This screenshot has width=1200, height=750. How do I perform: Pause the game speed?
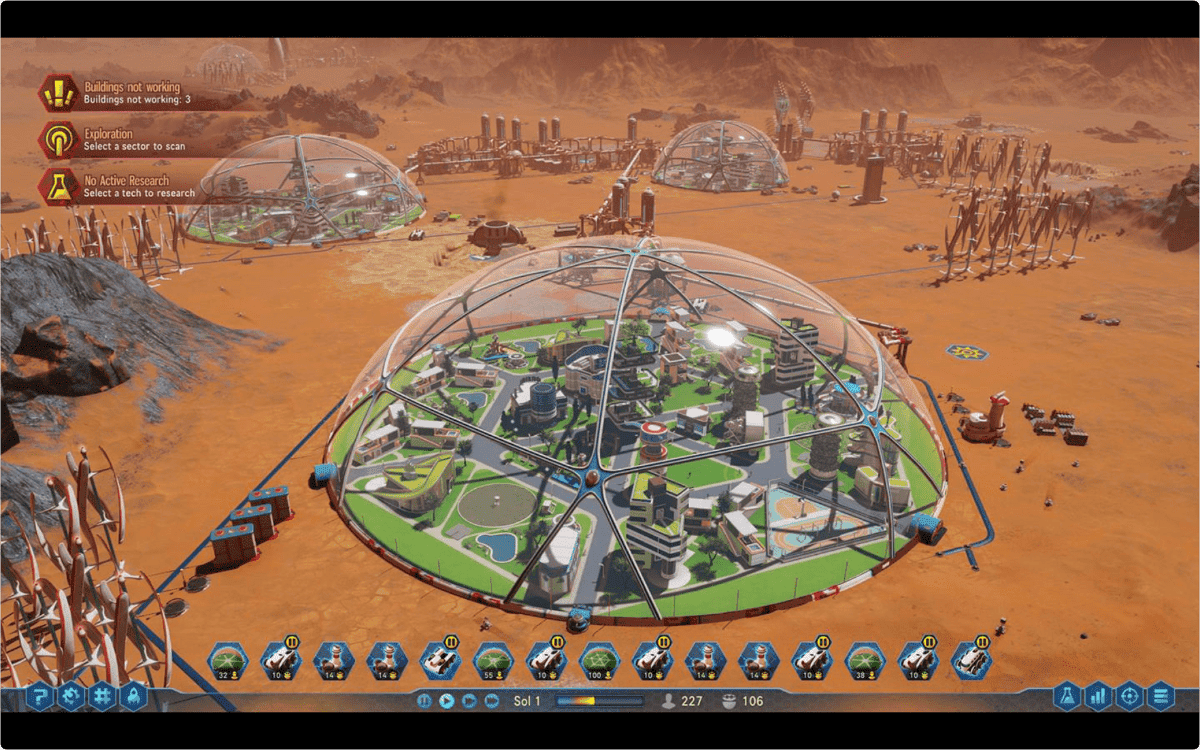(x=424, y=701)
